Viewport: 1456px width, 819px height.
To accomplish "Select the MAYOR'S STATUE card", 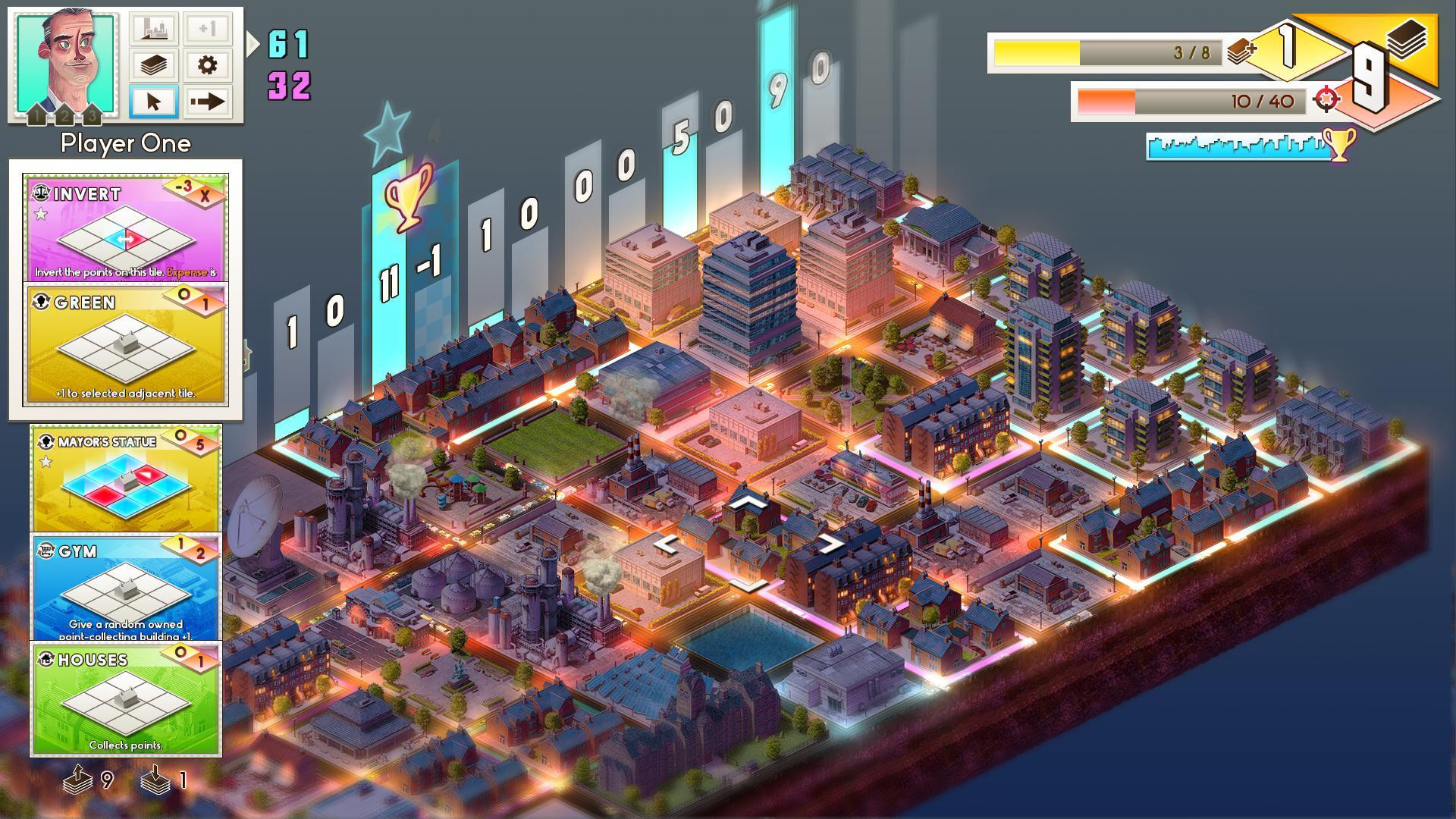I will 125,478.
